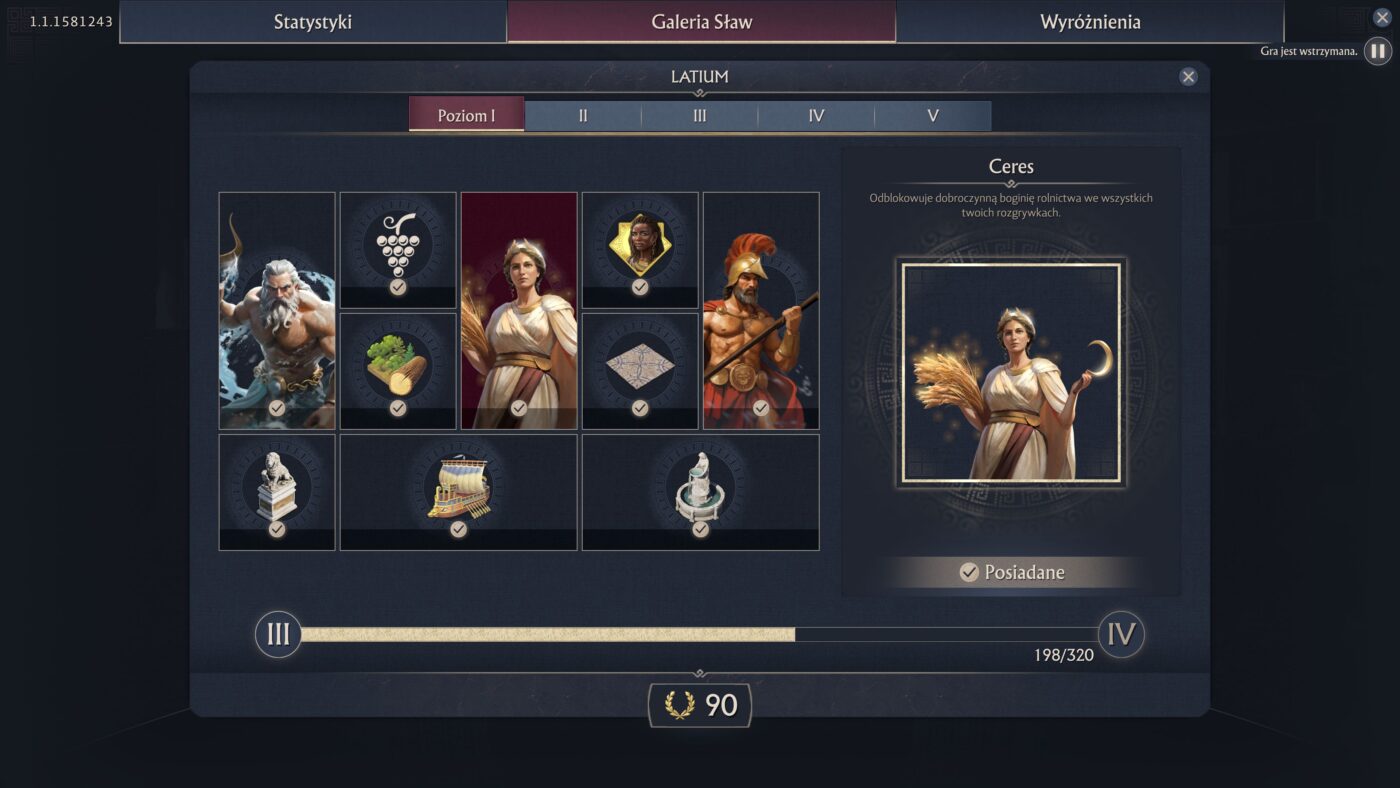Viewport: 1400px width, 788px height.
Task: Pick the red-plumed helmet warrior card
Action: click(761, 310)
